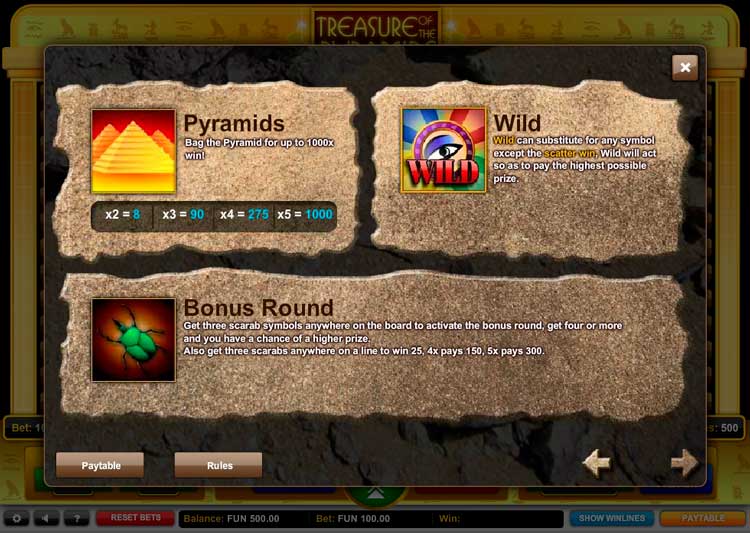
Task: Close the paytable info window
Action: (685, 67)
